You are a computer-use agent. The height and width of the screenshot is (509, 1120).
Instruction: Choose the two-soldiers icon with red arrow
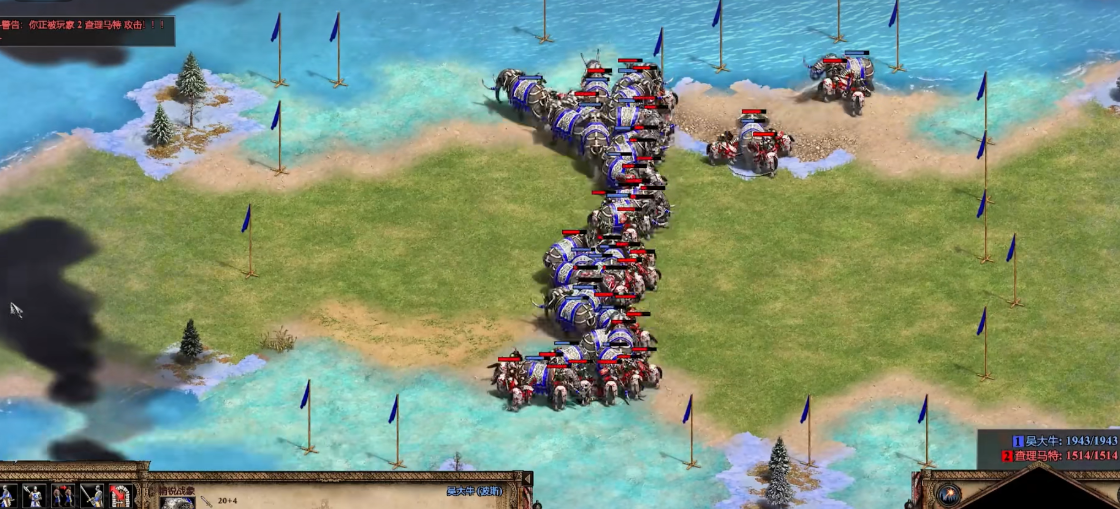point(63,496)
